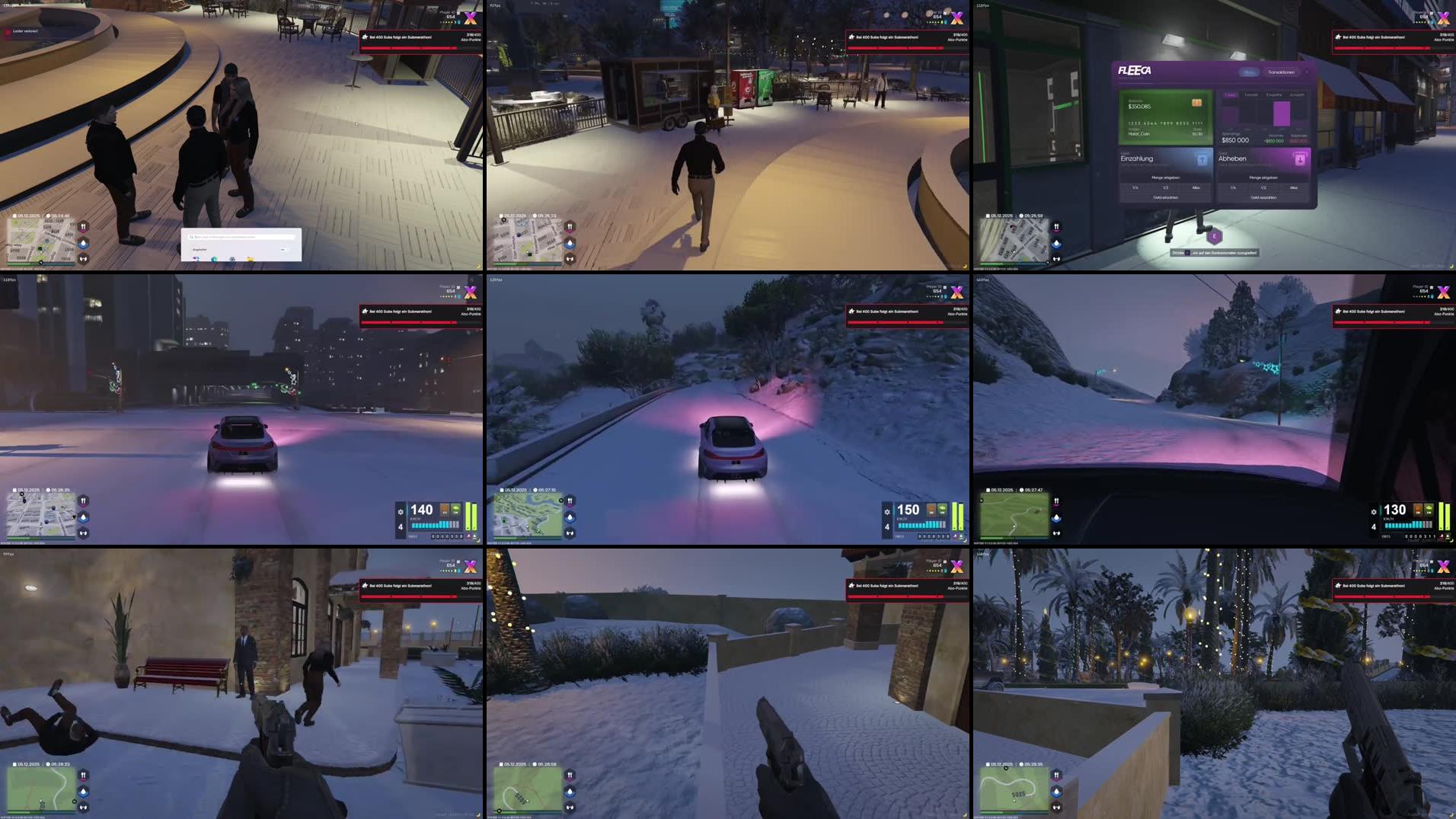Click the upload arrow icon on the Einzahlung card
Screen dimensions: 1456x819
(1202, 160)
